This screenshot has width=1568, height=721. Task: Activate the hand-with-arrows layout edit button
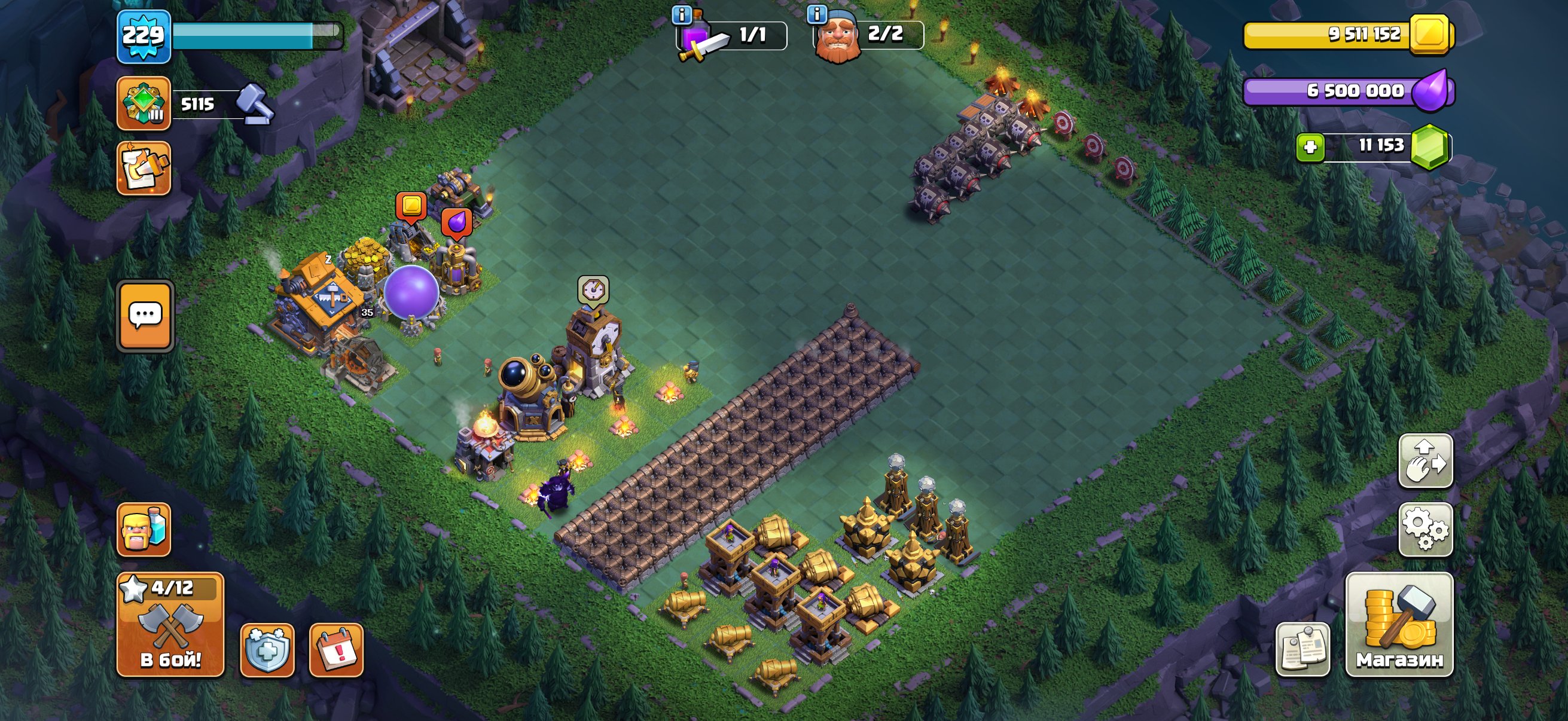[x=1426, y=461]
